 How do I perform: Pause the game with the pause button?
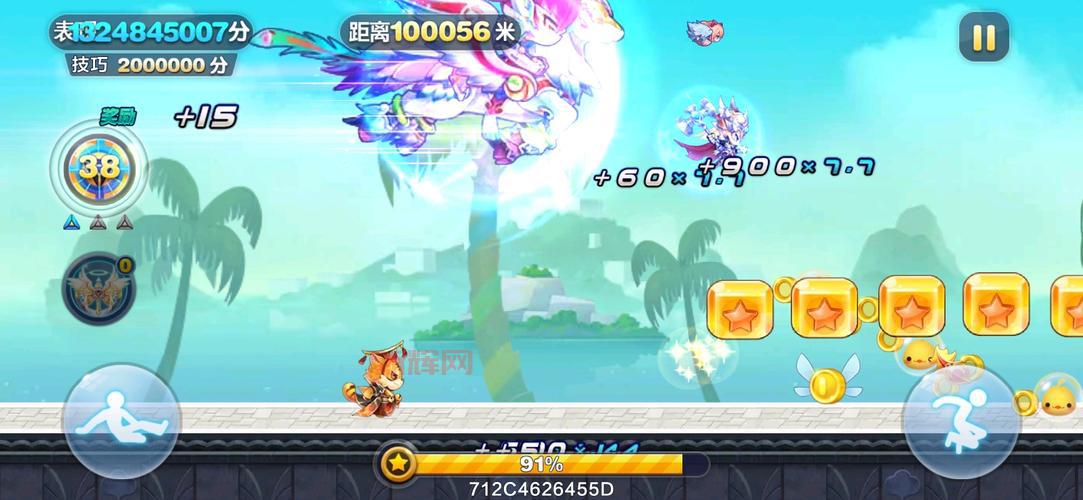984,38
